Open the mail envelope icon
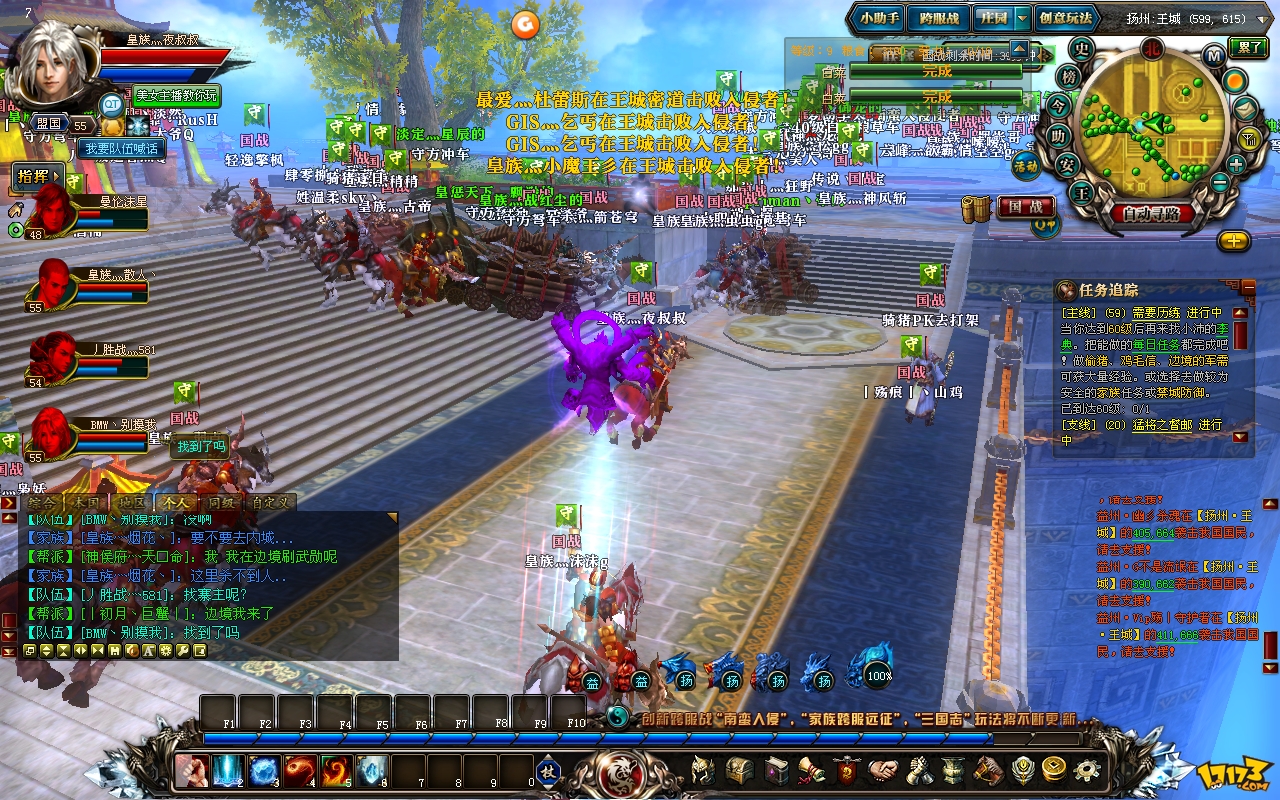The height and width of the screenshot is (800, 1280). [x=1246, y=108]
